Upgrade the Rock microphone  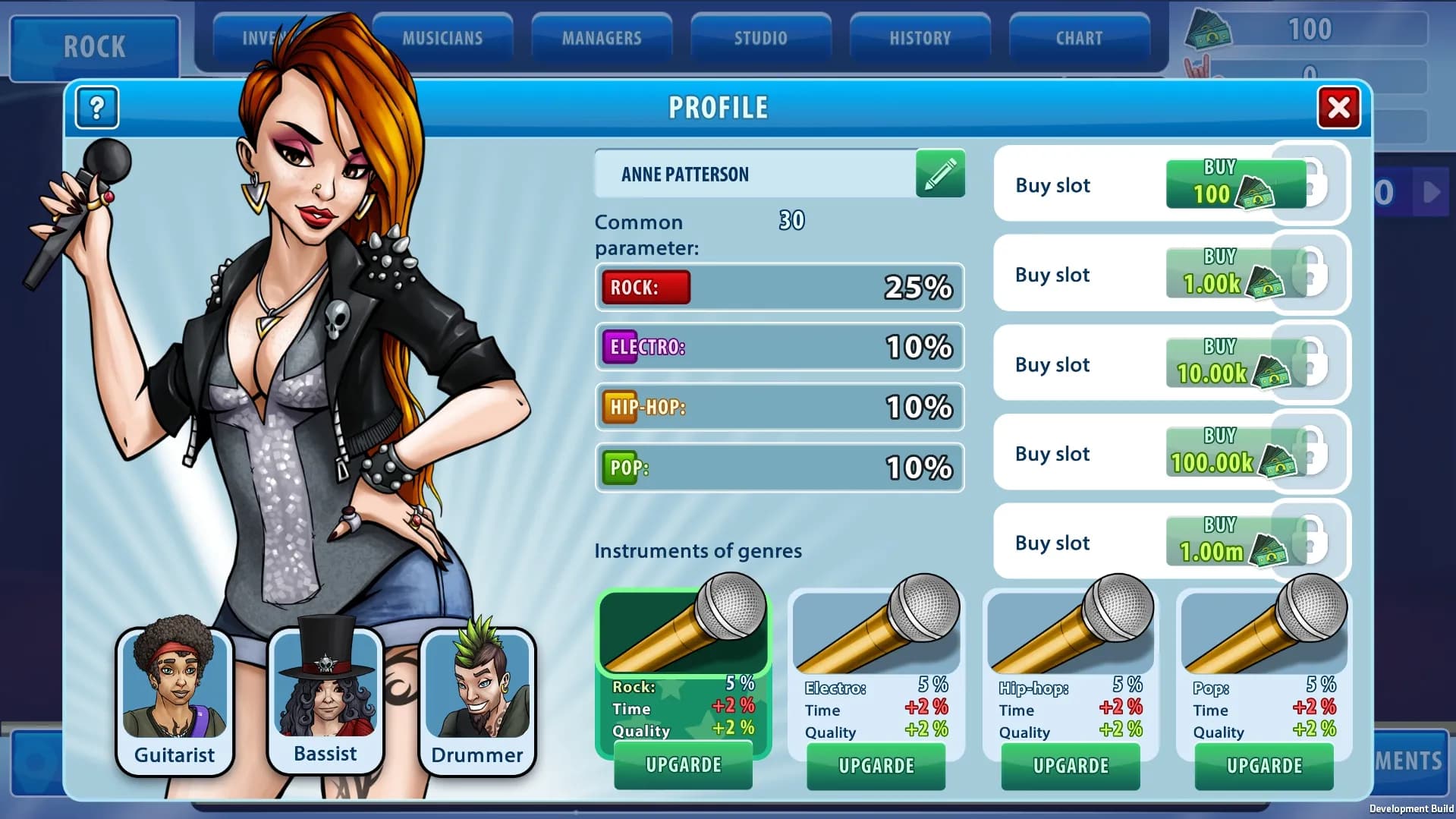[x=683, y=765]
